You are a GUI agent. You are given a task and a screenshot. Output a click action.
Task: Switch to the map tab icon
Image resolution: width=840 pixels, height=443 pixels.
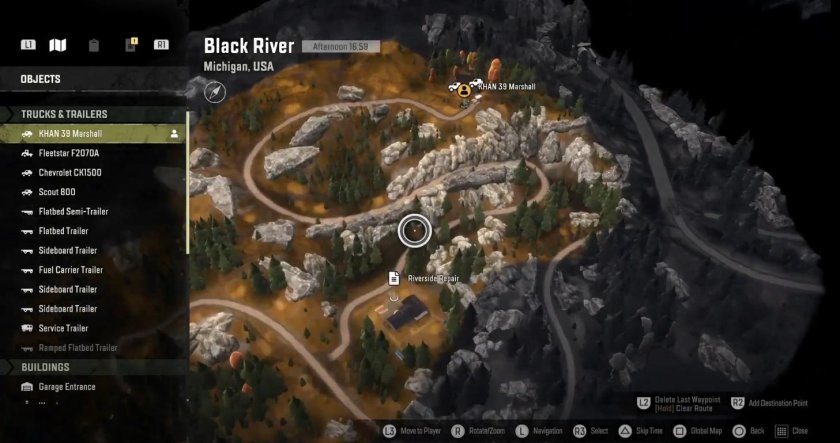coord(58,45)
